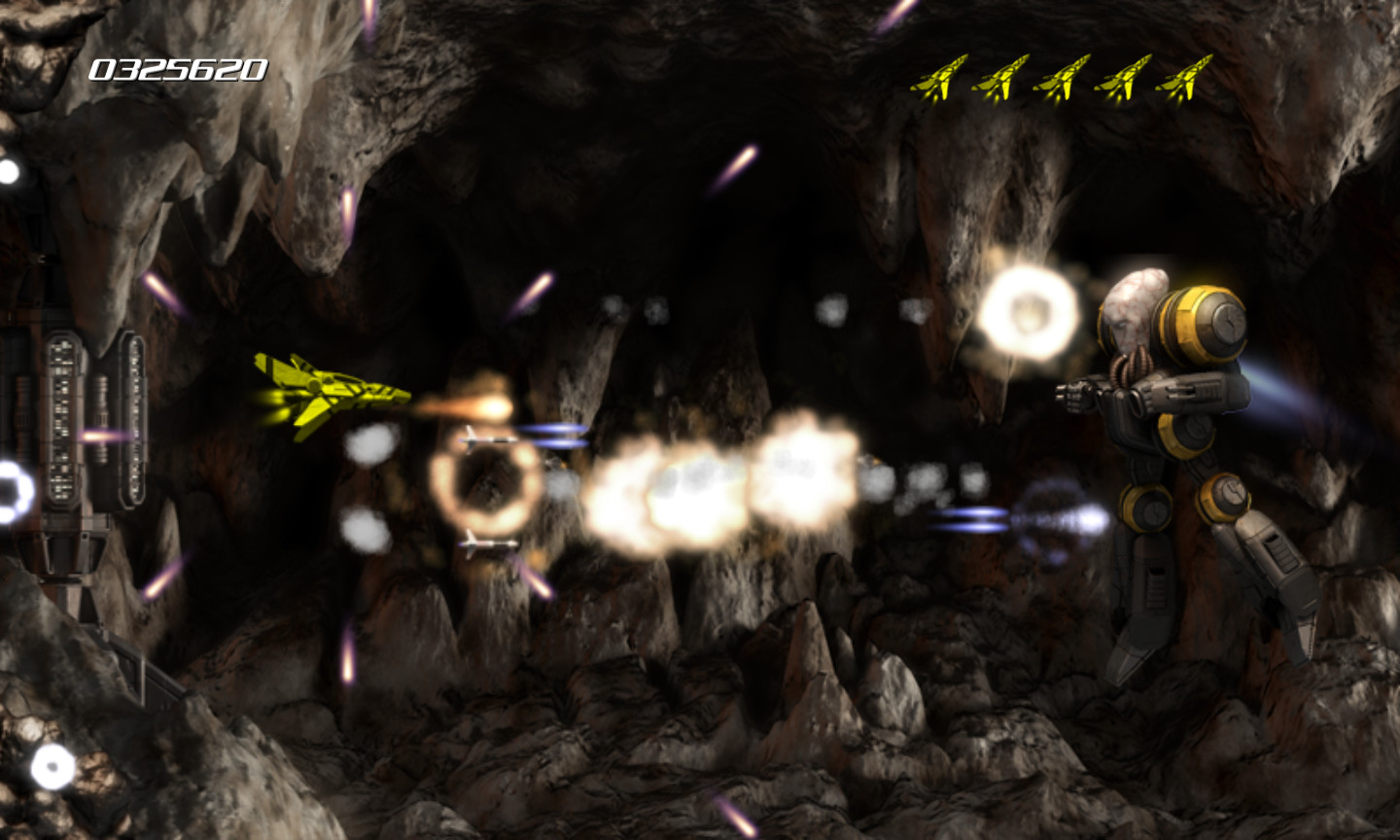Click the fourth yellow life indicator icon

pyautogui.click(x=1128, y=80)
